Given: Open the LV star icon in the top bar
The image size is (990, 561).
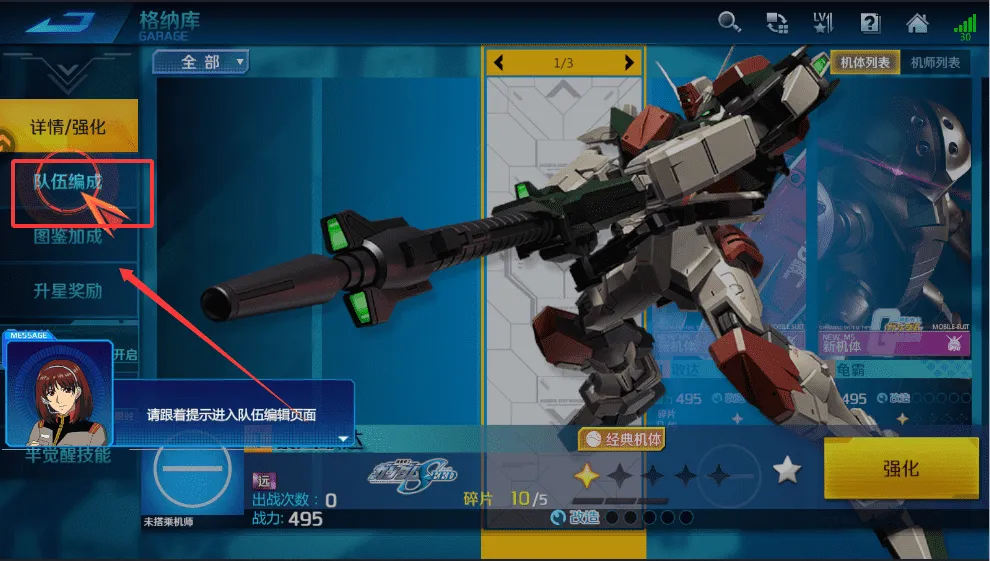Looking at the screenshot, I should [x=823, y=22].
